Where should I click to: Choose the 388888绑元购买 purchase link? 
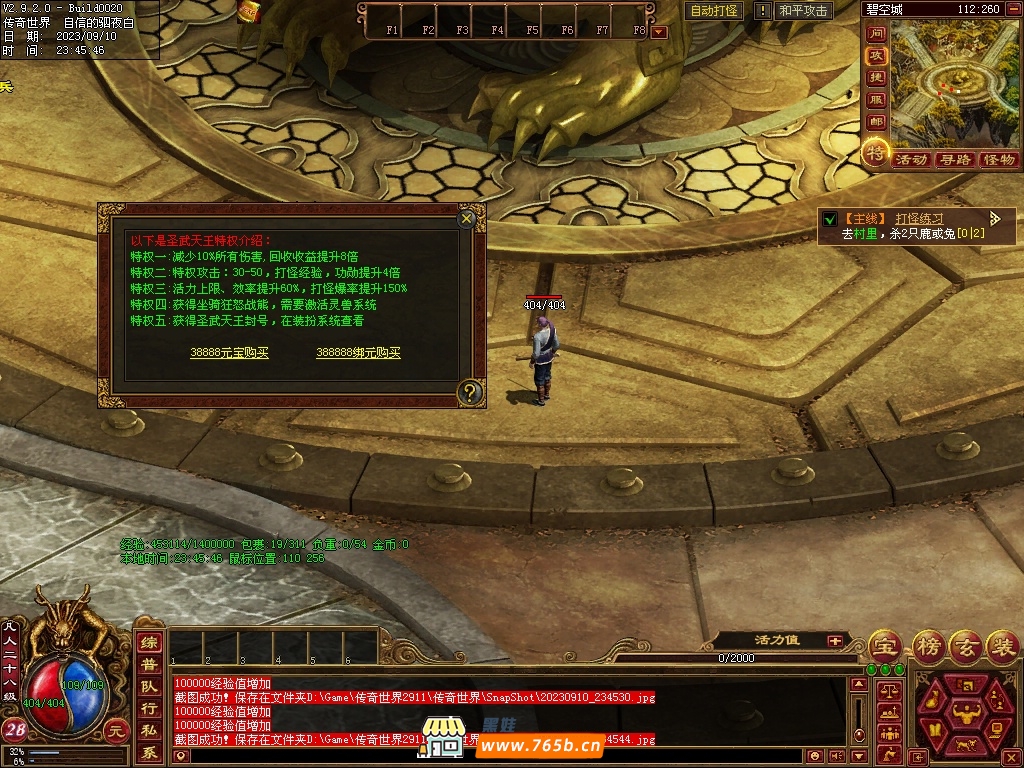pos(358,353)
